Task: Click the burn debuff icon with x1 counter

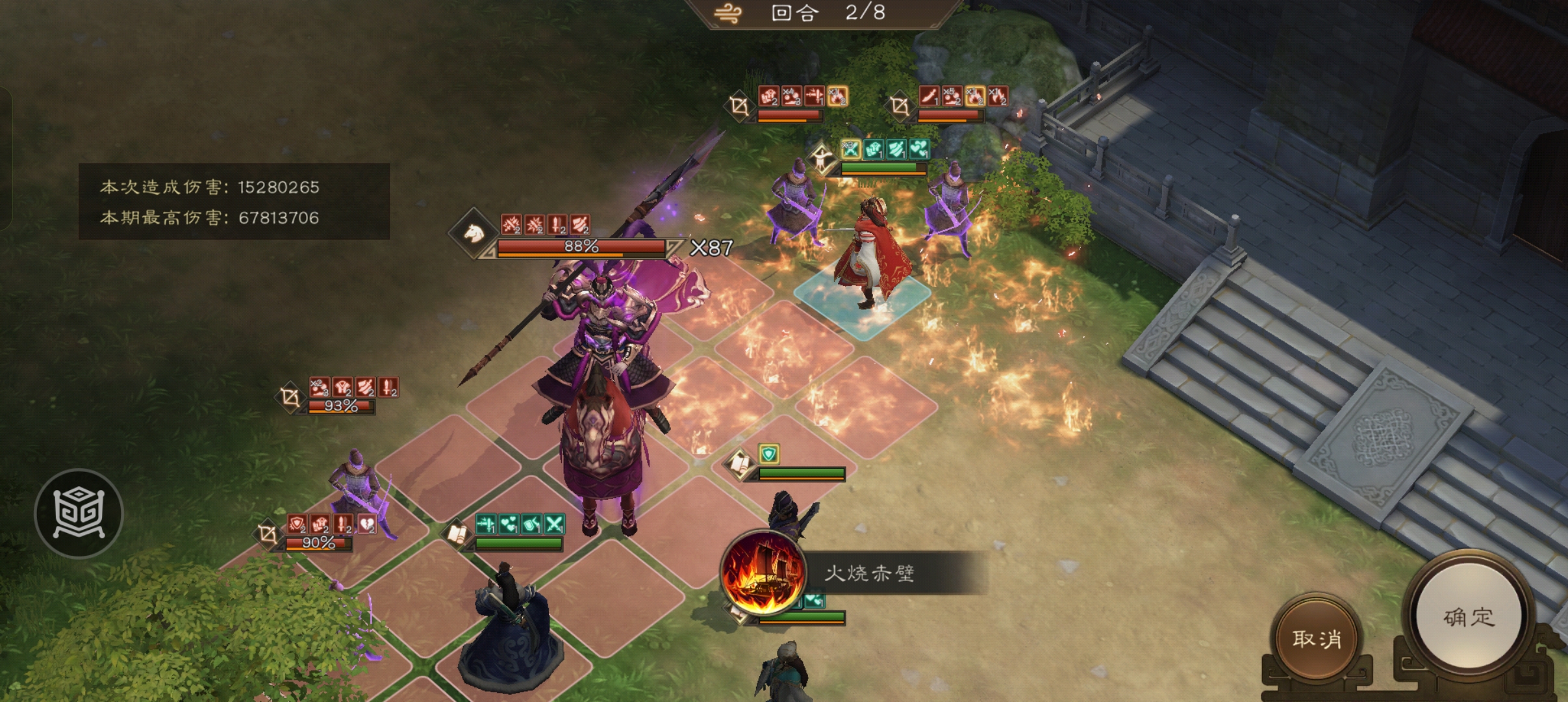Action: [x=838, y=96]
